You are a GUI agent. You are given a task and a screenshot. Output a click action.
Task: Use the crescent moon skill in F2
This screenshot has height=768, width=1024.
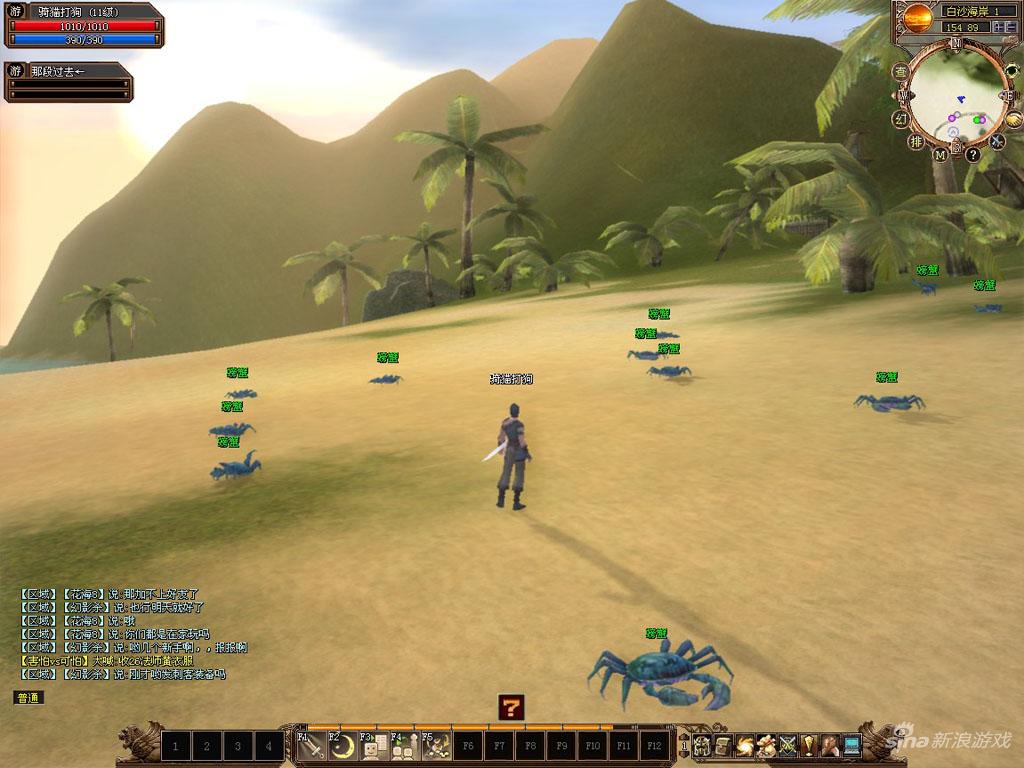(x=343, y=746)
